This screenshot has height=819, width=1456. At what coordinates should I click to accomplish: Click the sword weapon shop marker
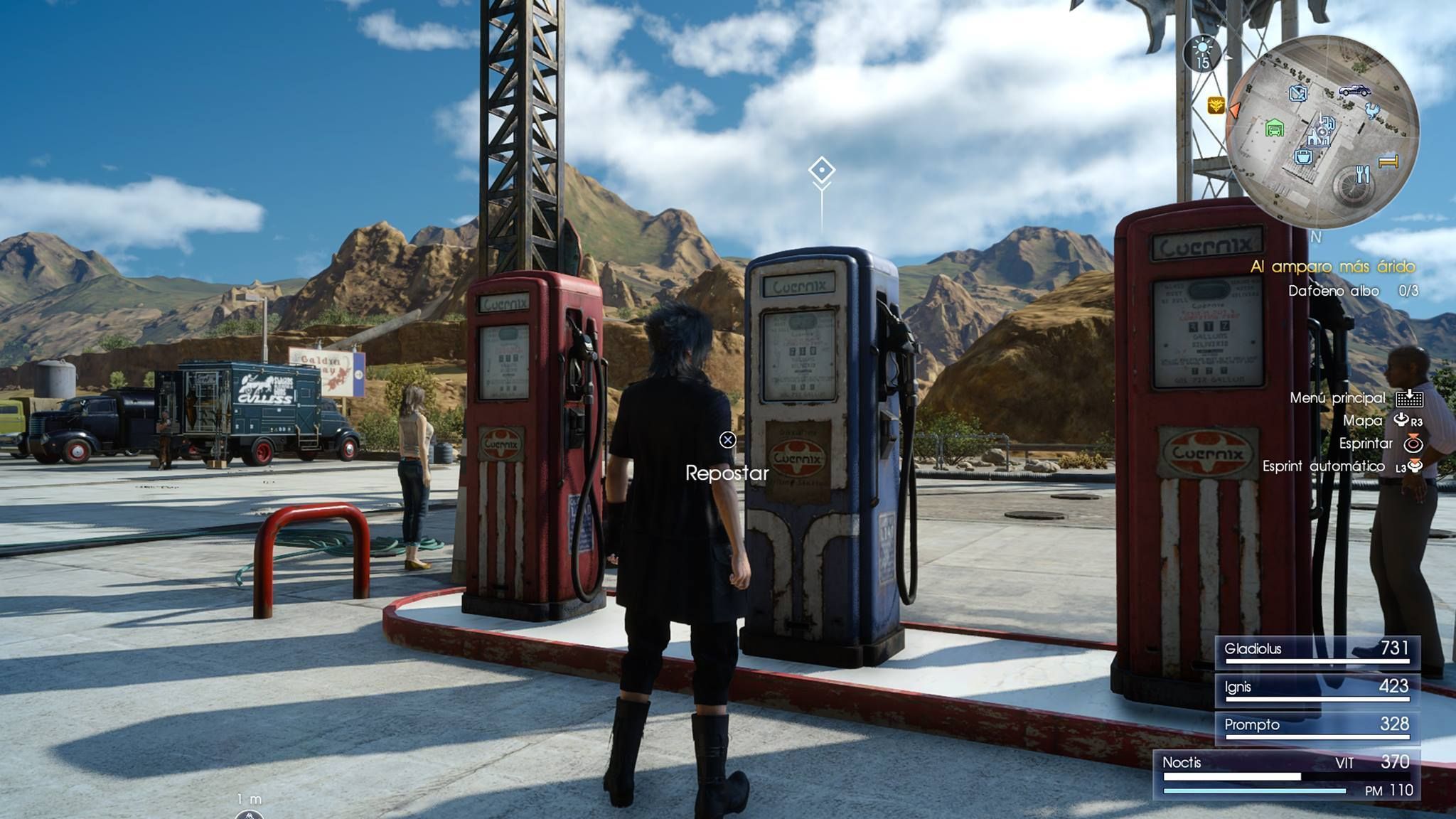pos(1298,93)
